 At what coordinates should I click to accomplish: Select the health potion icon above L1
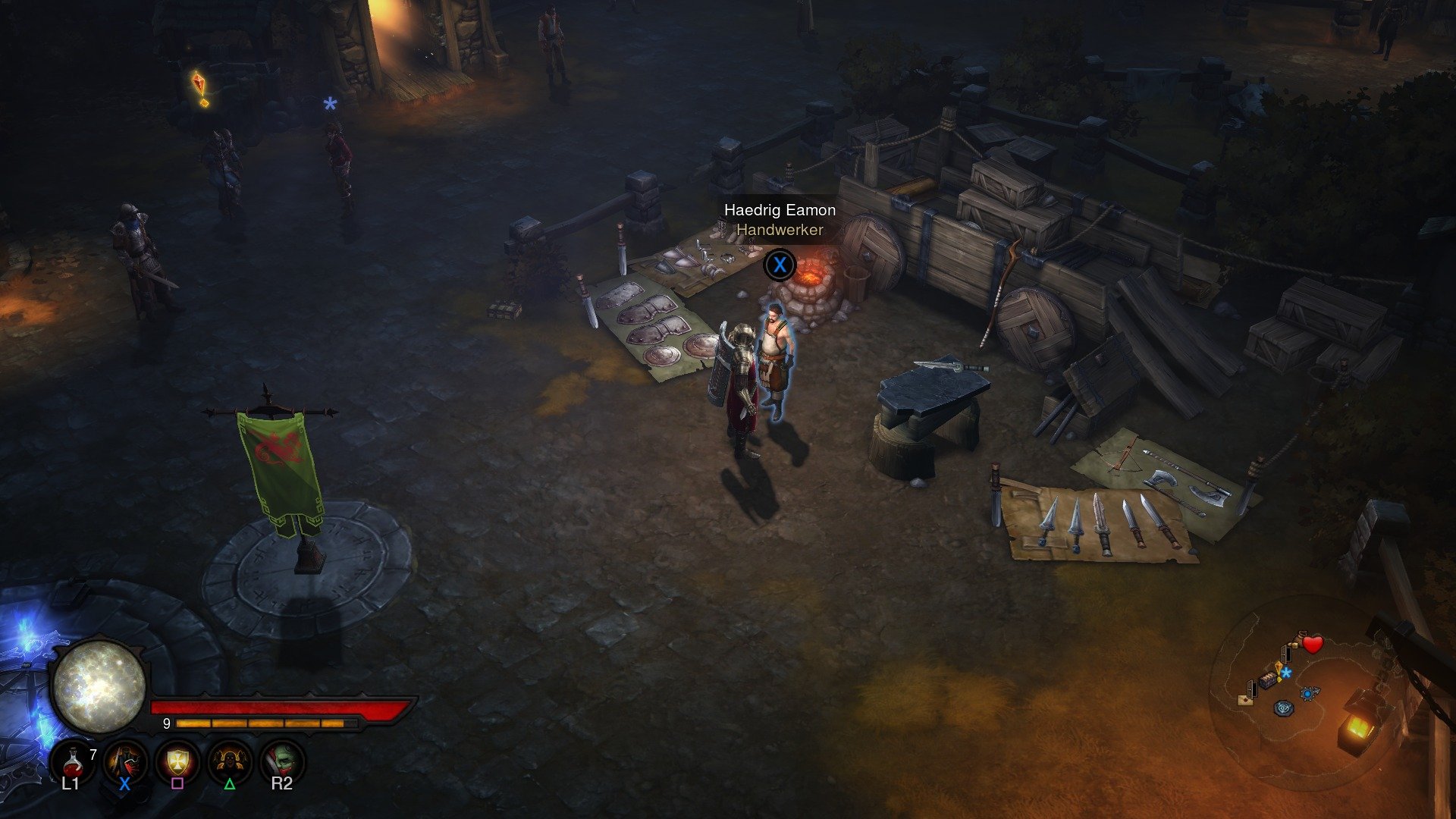pyautogui.click(x=74, y=763)
